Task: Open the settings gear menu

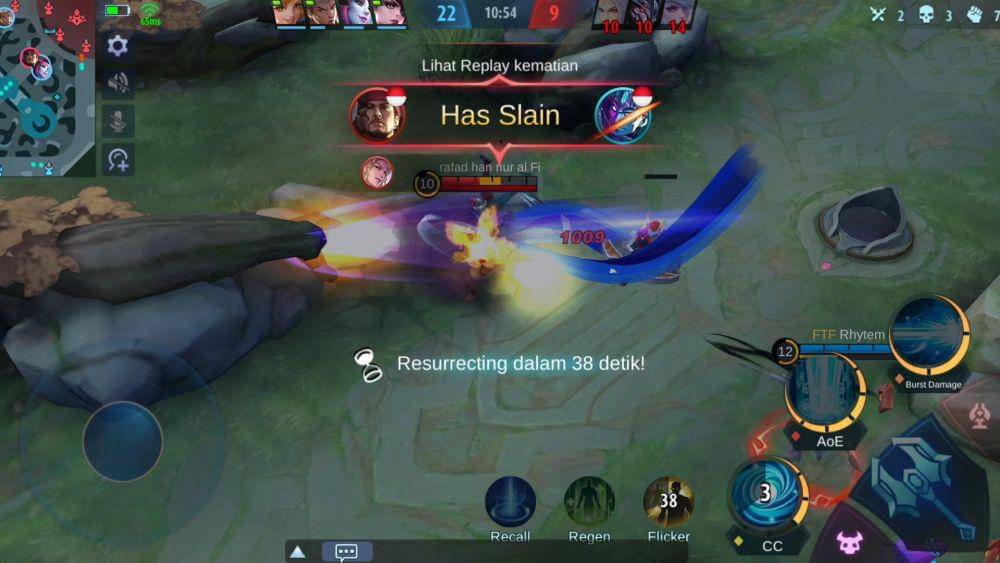Action: (x=118, y=45)
